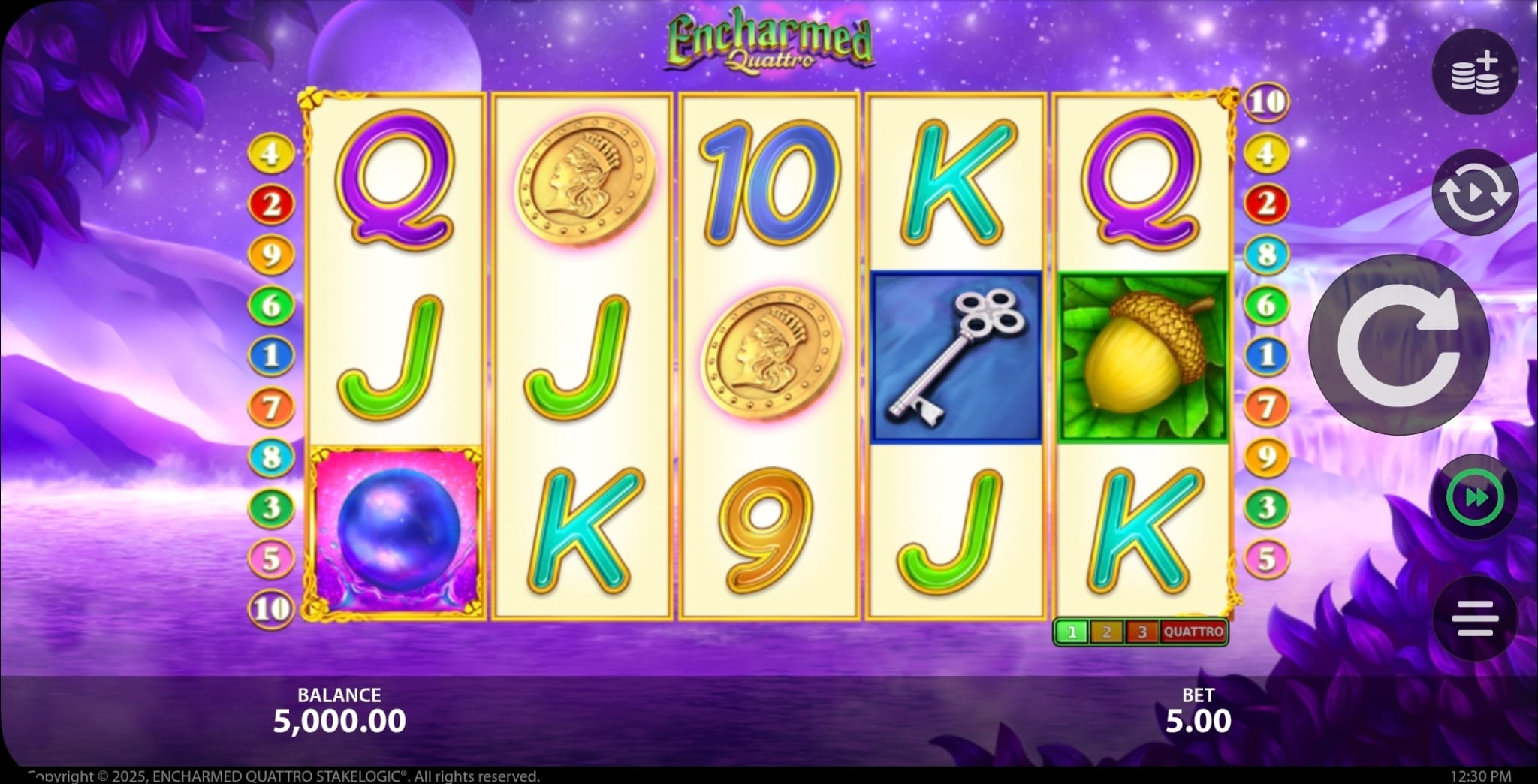
Task: Switch to the number 3 mode tab
Action: [x=1141, y=632]
